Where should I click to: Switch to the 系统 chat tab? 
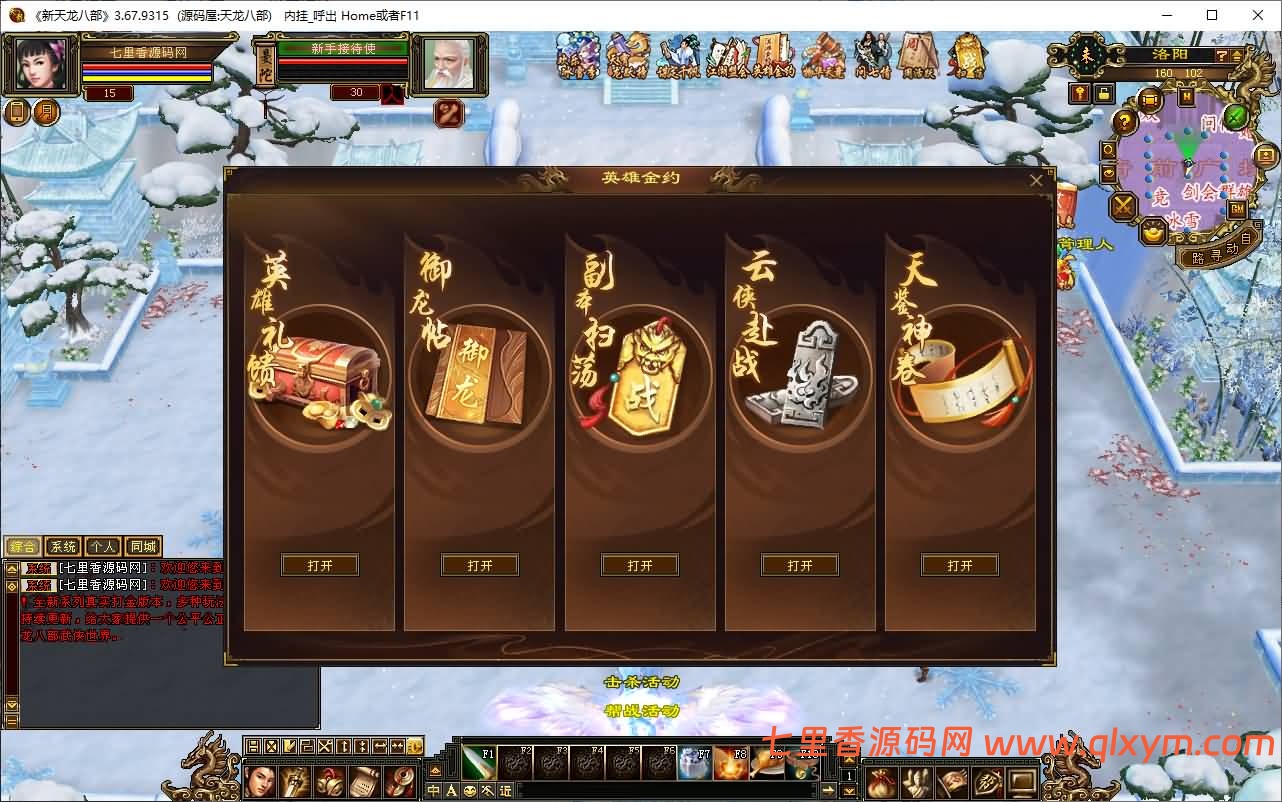click(x=62, y=546)
